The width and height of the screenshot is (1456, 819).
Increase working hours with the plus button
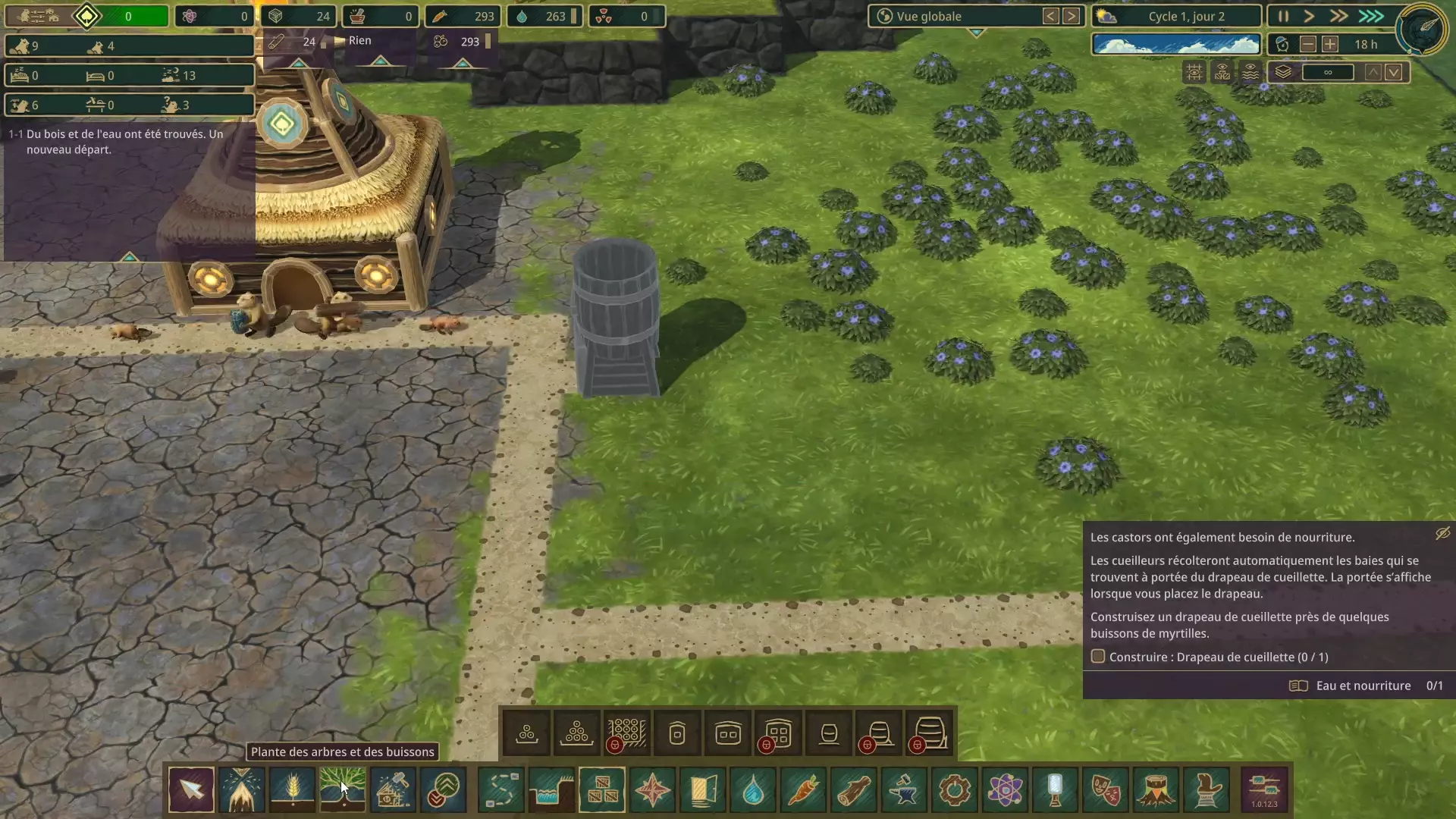coord(1330,44)
